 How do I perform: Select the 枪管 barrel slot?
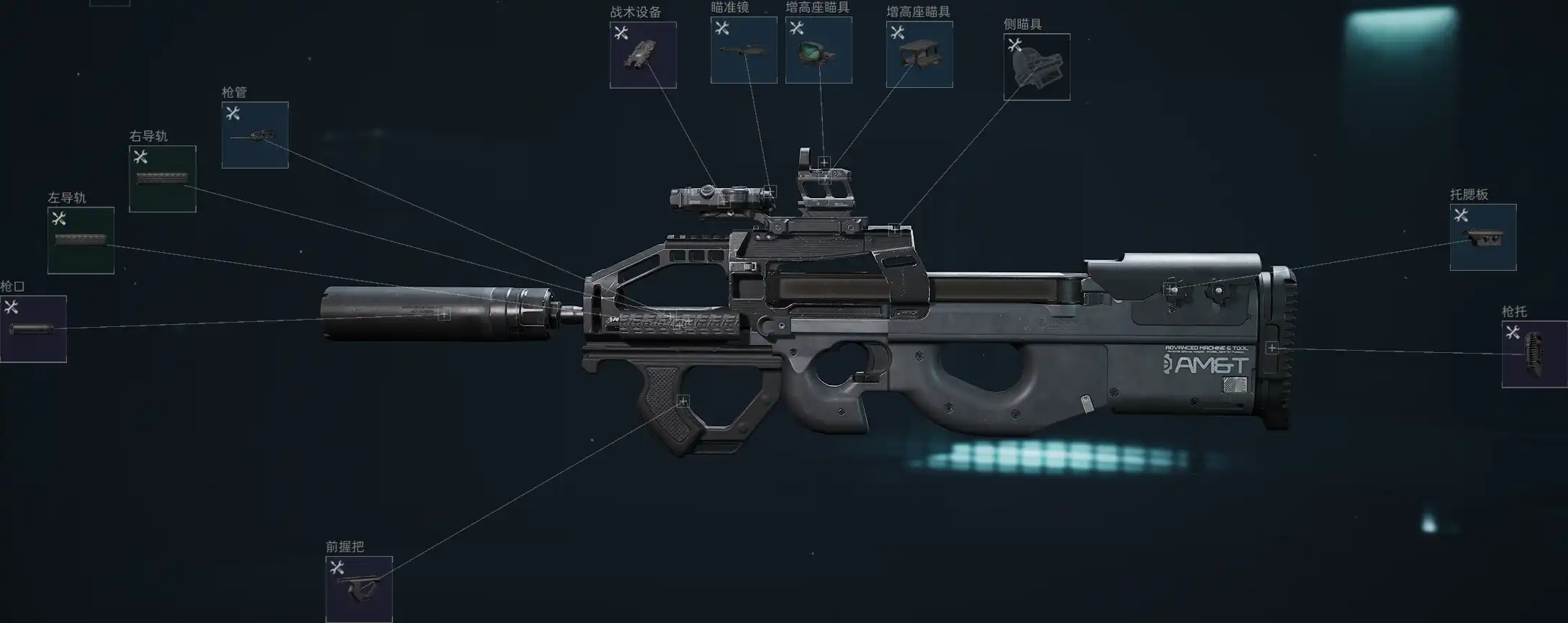click(255, 135)
